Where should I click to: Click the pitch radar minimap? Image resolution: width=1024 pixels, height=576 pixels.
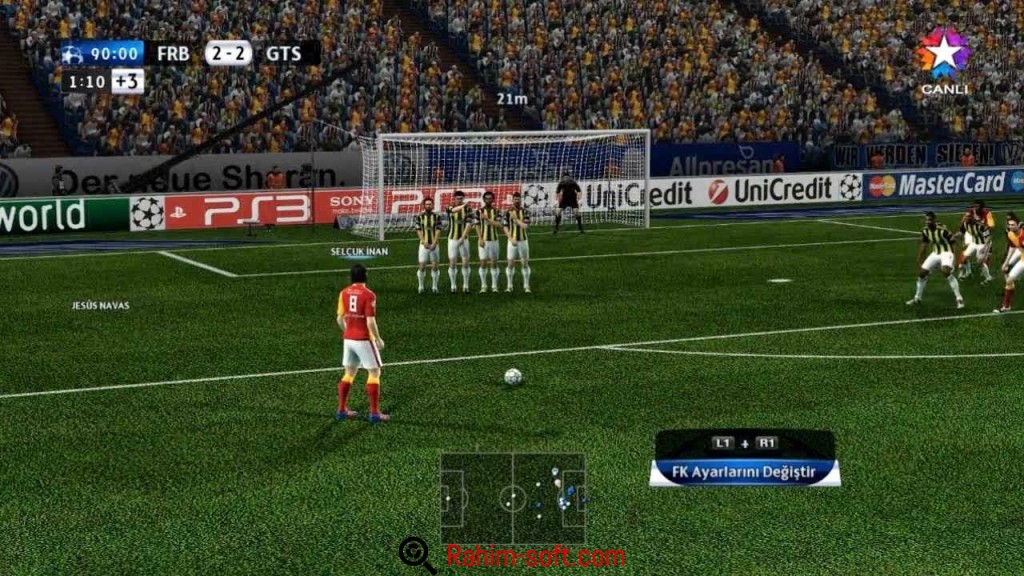[513, 498]
